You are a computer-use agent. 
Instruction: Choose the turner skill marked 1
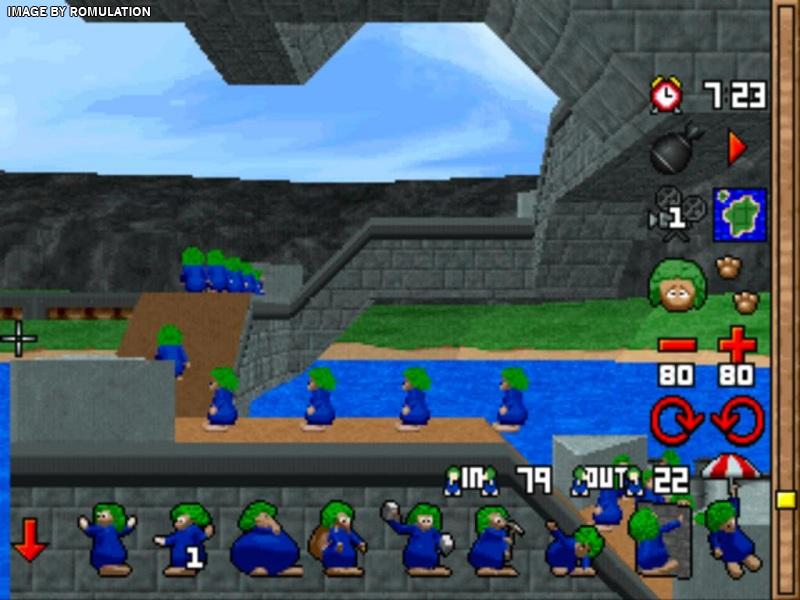[185, 538]
